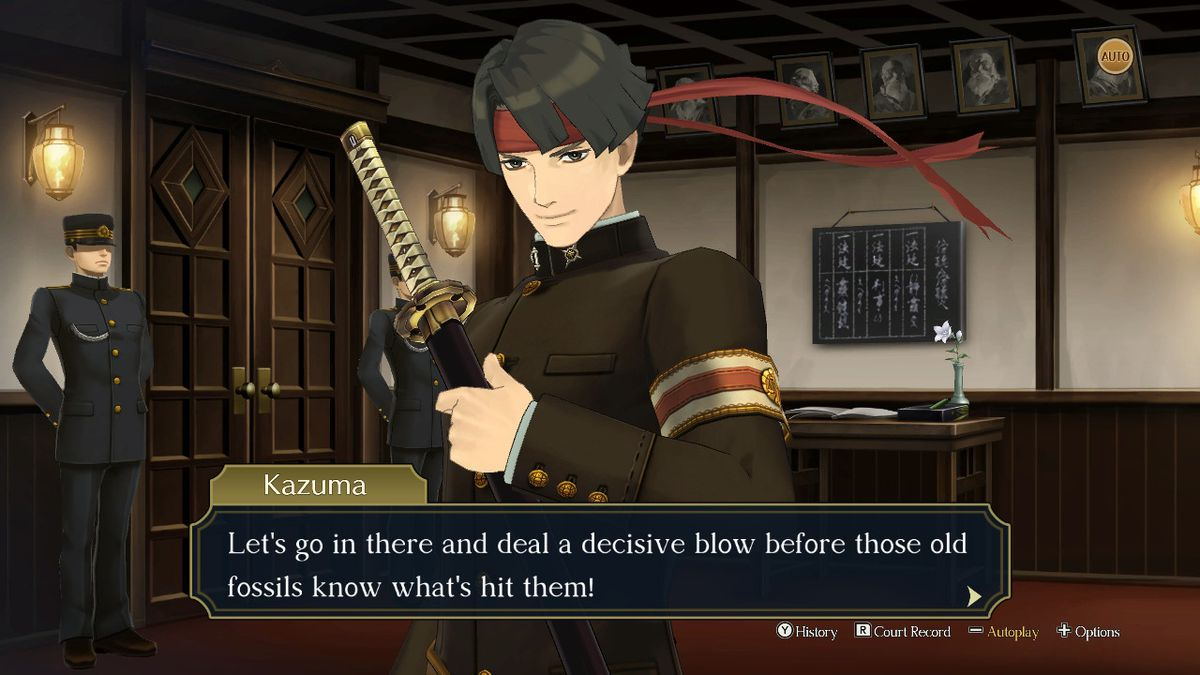Screen dimensions: 1200x675
Task: Advance dialogue with the arrow indicator
Action: point(974,597)
